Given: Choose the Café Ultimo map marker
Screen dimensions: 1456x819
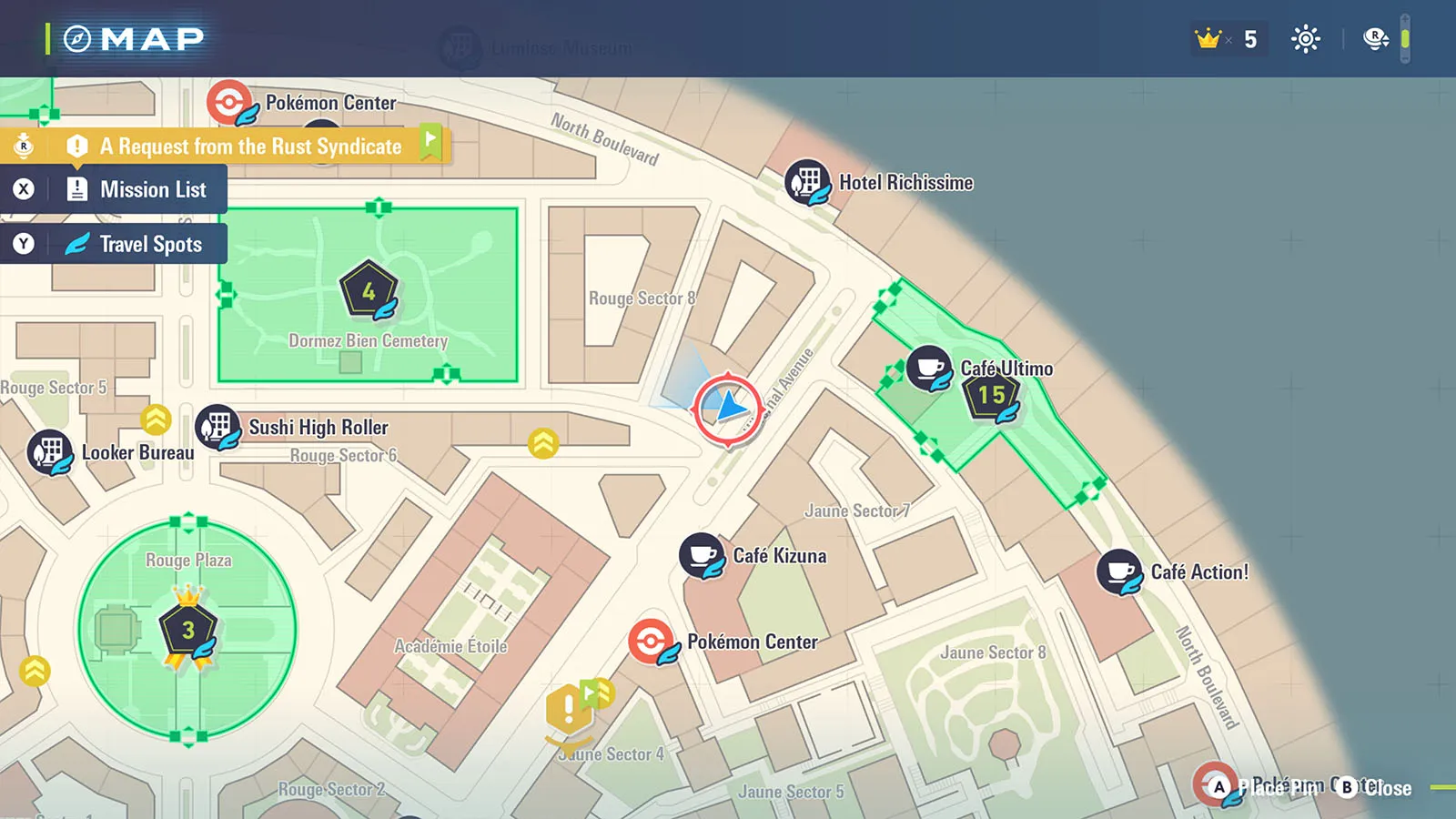Looking at the screenshot, I should pos(929,369).
